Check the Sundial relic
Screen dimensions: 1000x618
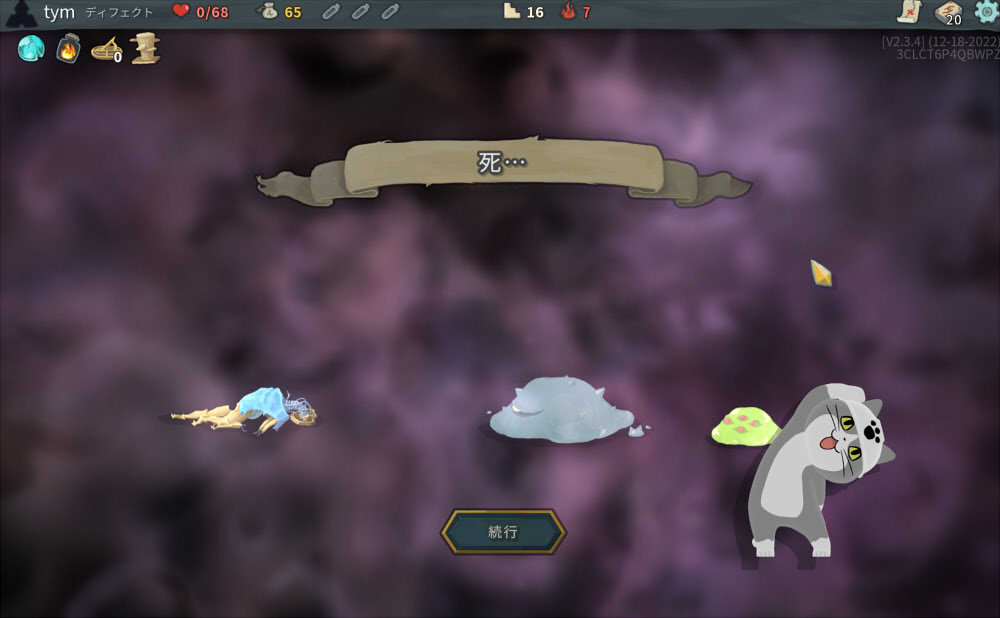click(106, 49)
